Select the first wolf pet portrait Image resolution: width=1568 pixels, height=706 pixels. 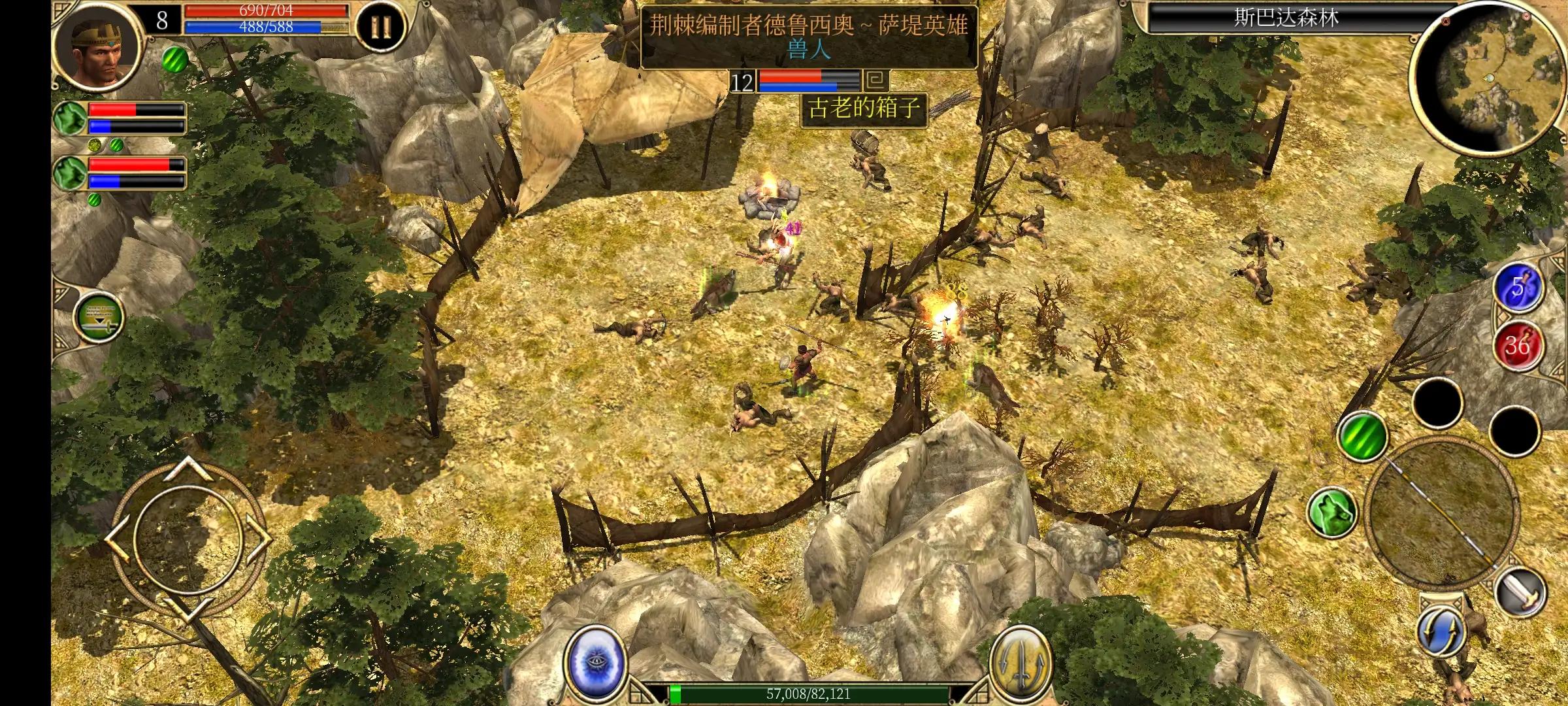(x=71, y=118)
